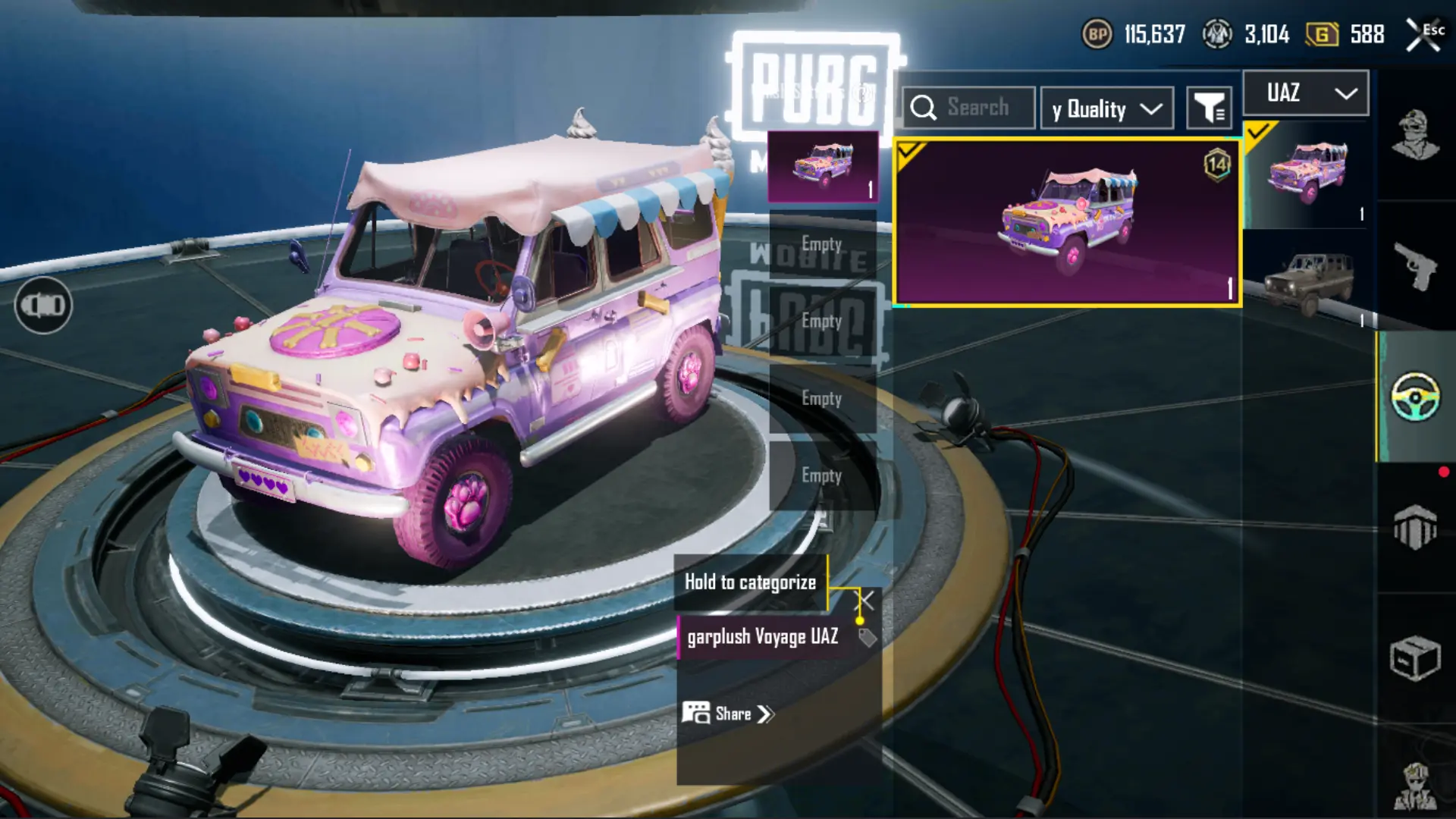Viewport: 1456px width, 819px height.
Task: Open the parachute category tab
Action: coord(1415,526)
